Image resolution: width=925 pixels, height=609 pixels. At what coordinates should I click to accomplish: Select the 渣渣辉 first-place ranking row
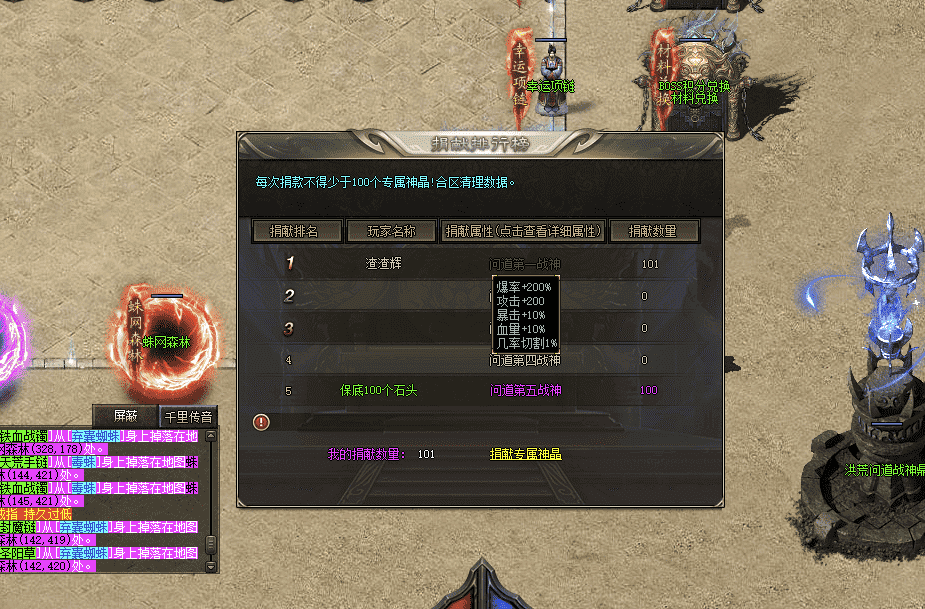389,265
